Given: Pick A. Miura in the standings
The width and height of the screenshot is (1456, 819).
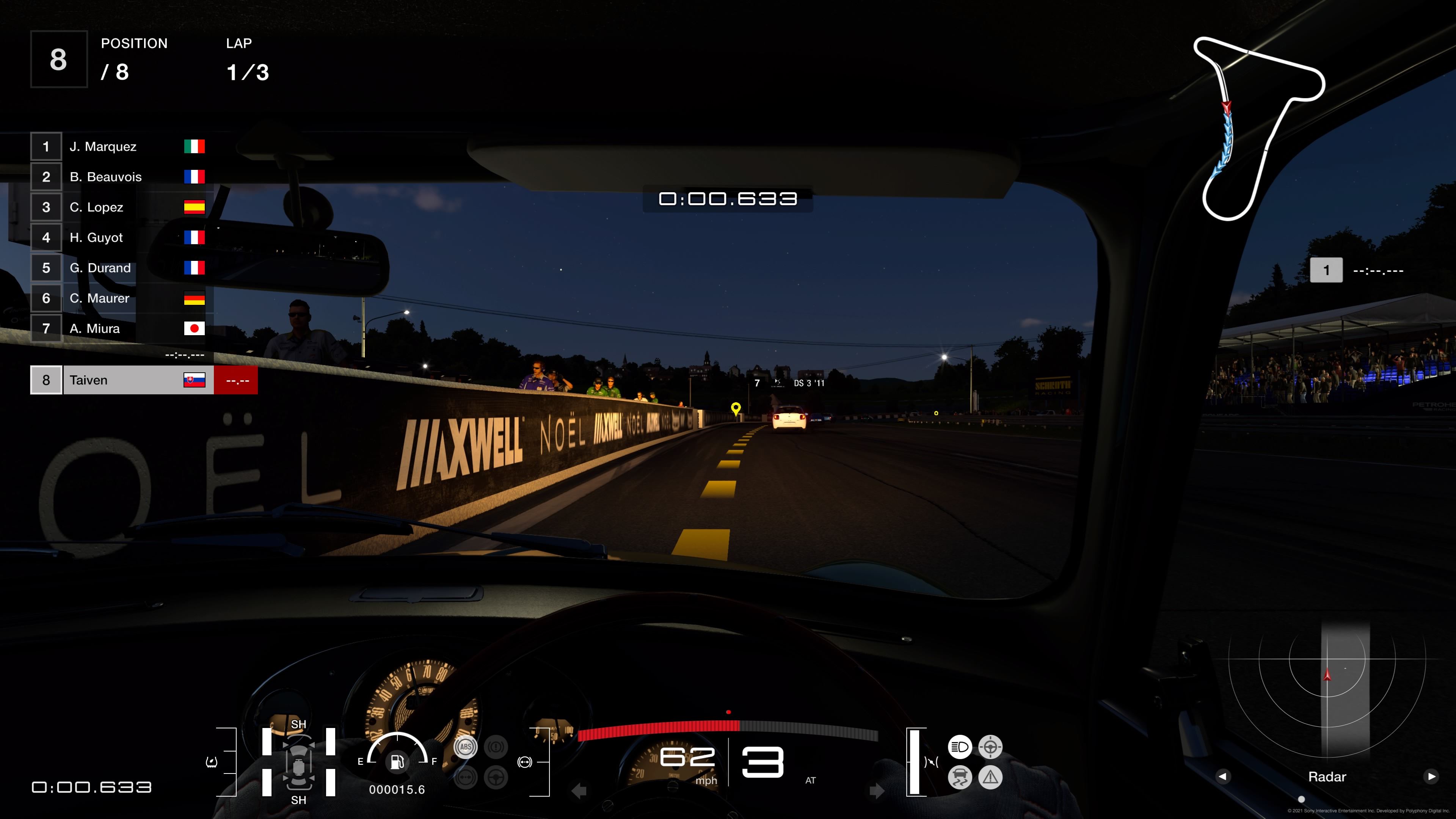Looking at the screenshot, I should pyautogui.click(x=118, y=328).
